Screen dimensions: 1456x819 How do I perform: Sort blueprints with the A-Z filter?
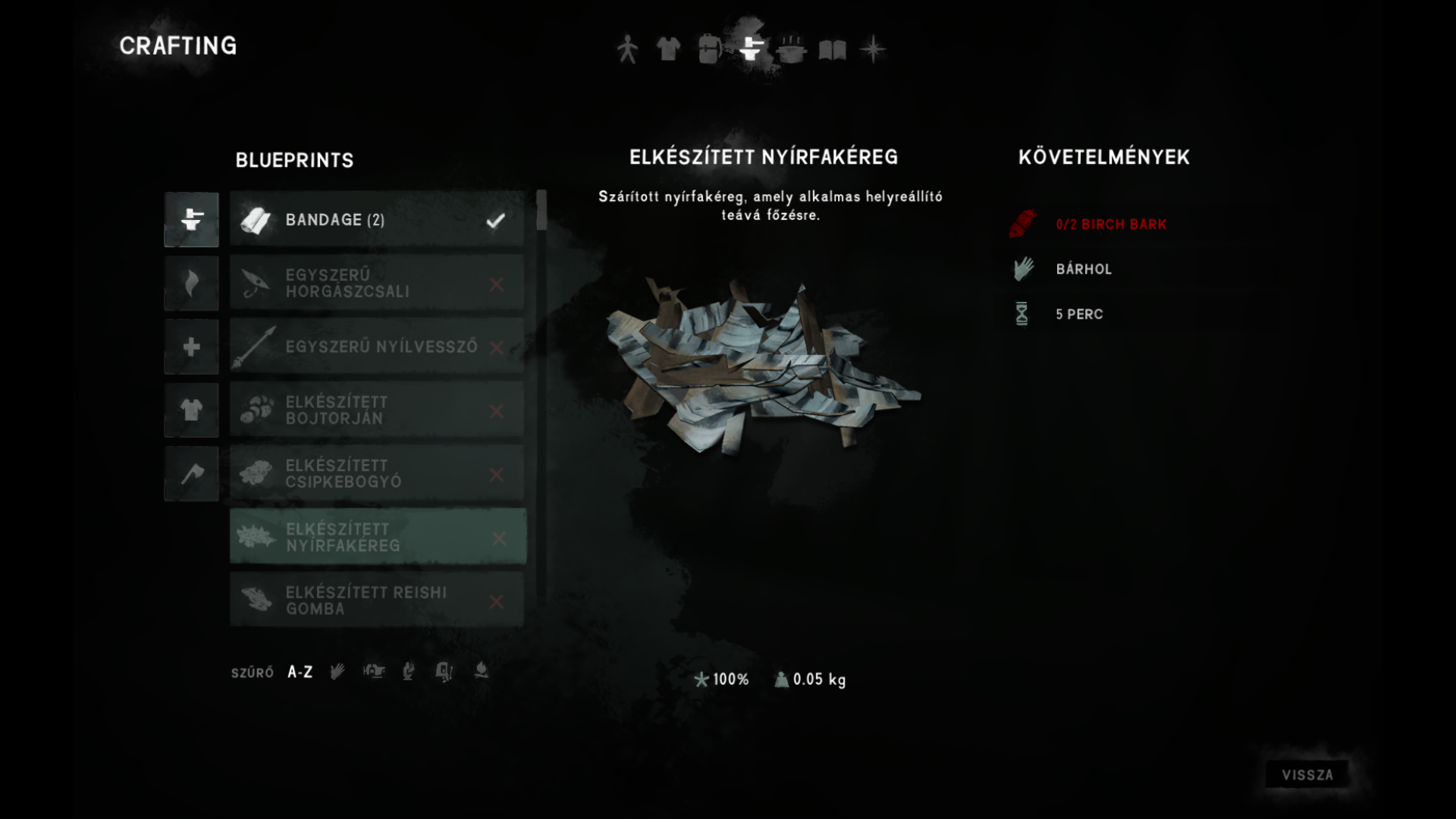[300, 672]
